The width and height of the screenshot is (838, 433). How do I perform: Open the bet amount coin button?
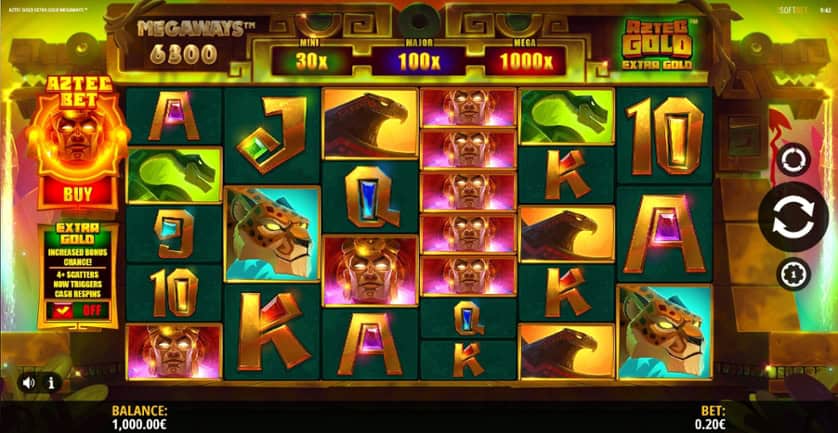click(794, 274)
